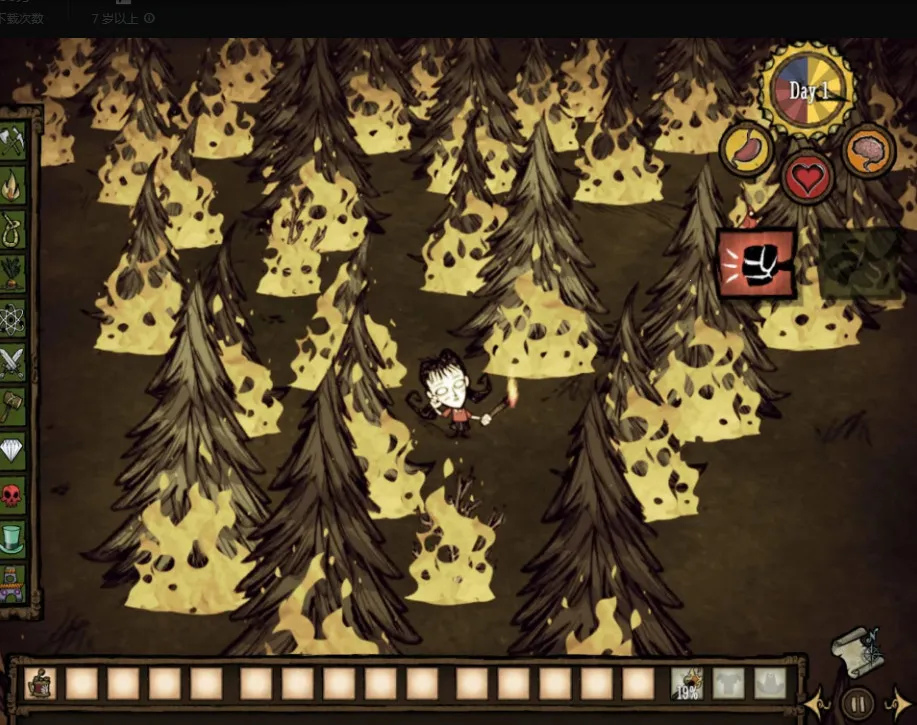The height and width of the screenshot is (725, 917).
Task: Click the equipped torch hand slot at 19%
Action: 687,683
